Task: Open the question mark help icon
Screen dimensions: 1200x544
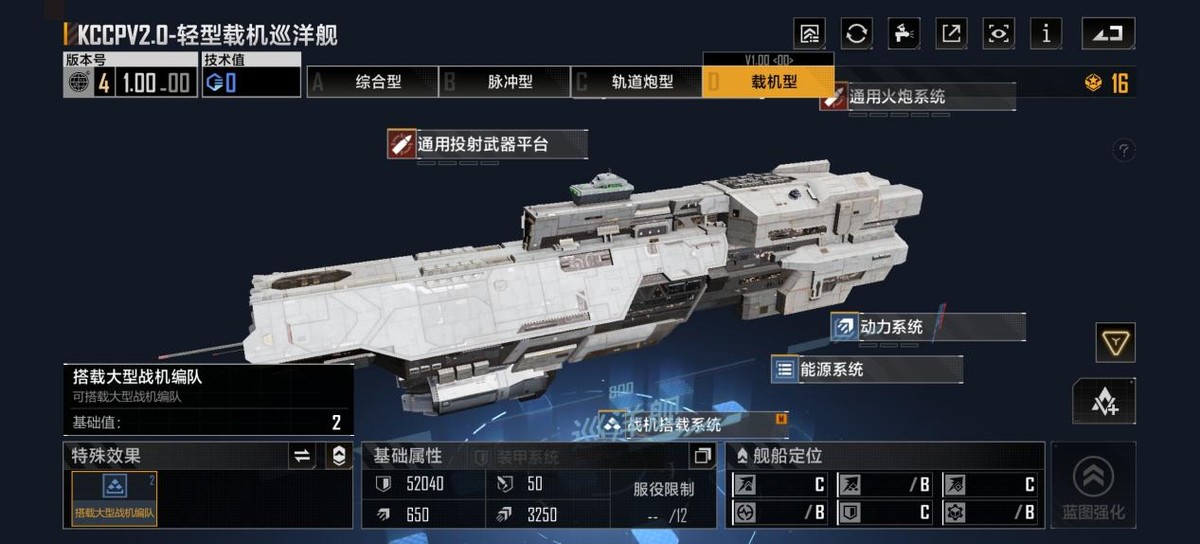Action: [x=1124, y=151]
